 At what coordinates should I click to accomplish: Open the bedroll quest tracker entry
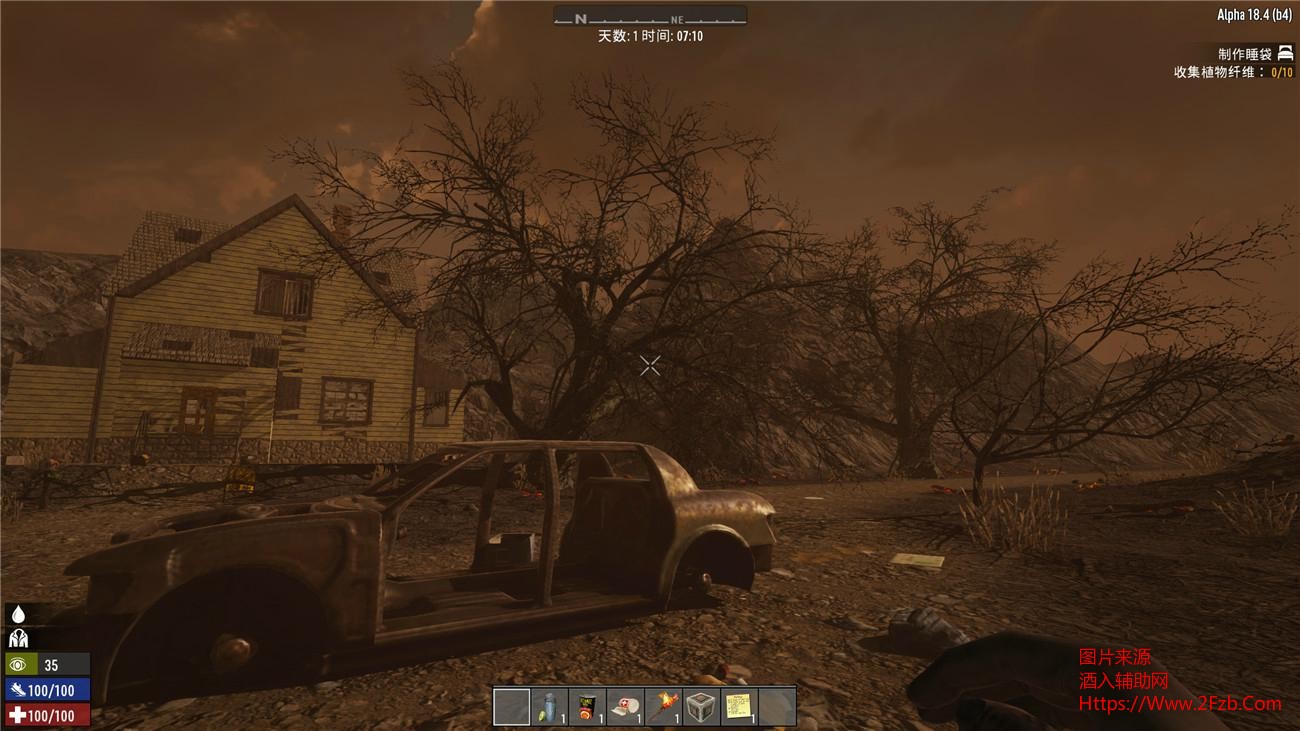point(1254,54)
